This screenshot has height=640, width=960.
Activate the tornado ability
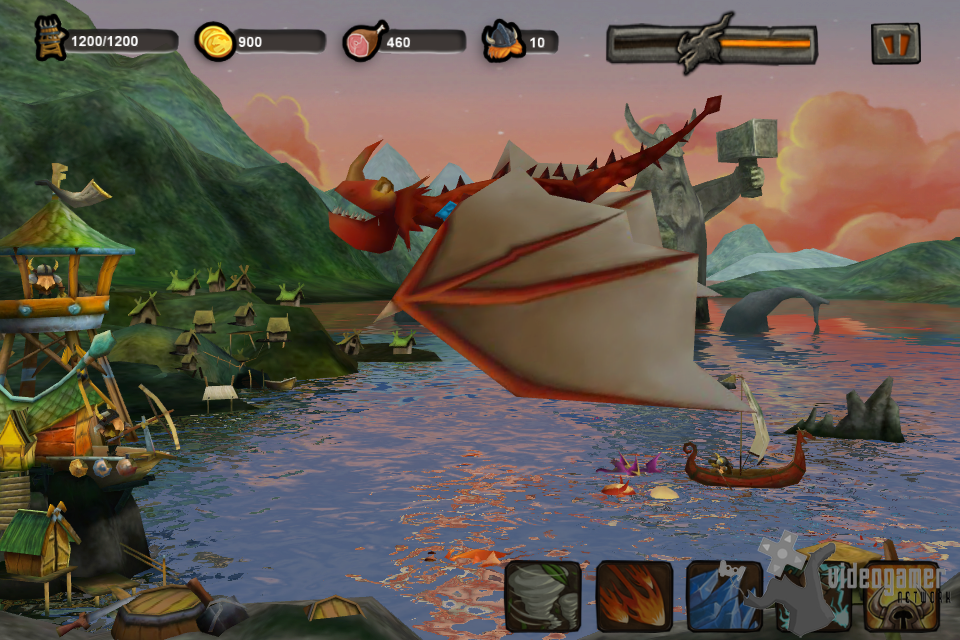[543, 596]
